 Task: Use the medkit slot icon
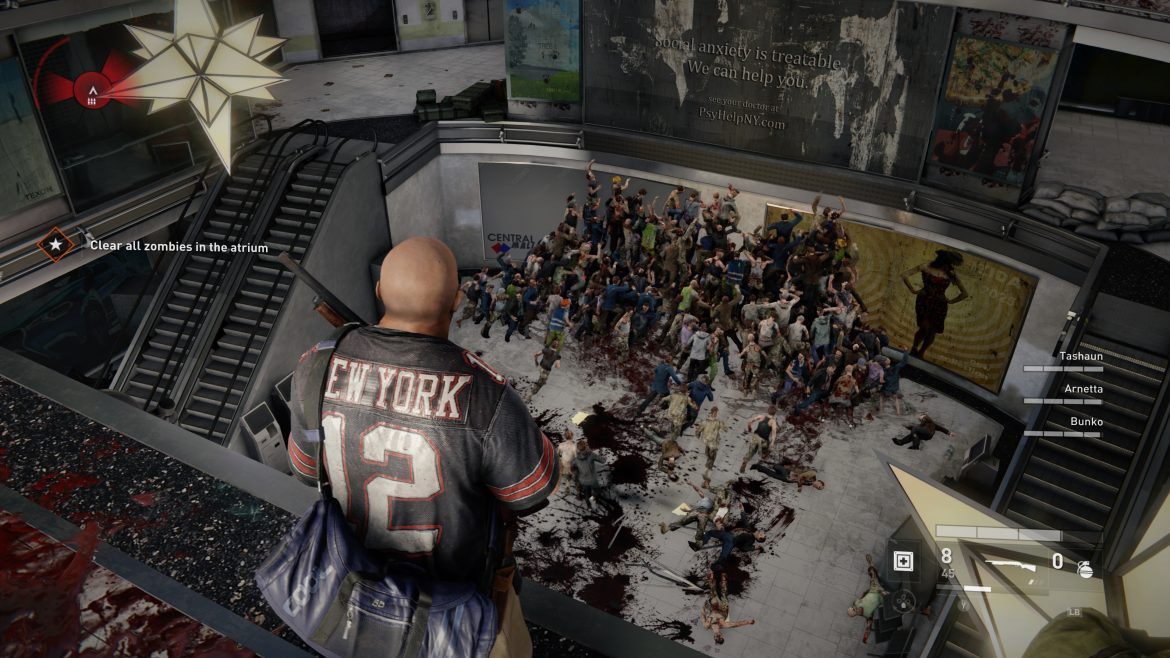coord(902,560)
